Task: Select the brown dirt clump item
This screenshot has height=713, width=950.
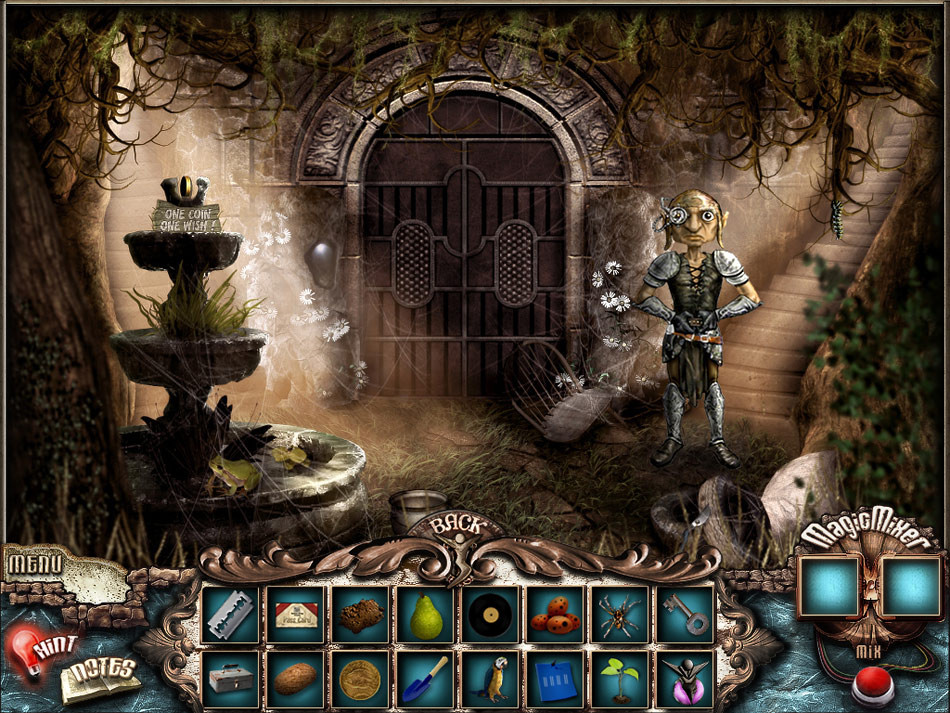Action: 360,614
